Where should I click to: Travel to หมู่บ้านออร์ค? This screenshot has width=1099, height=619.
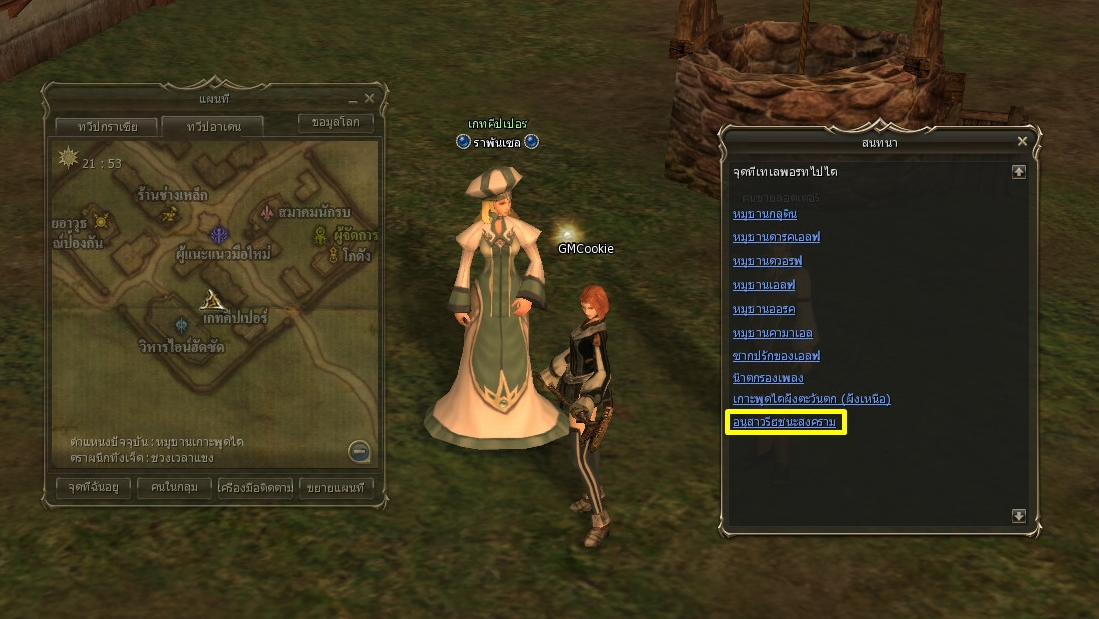pyautogui.click(x=764, y=309)
